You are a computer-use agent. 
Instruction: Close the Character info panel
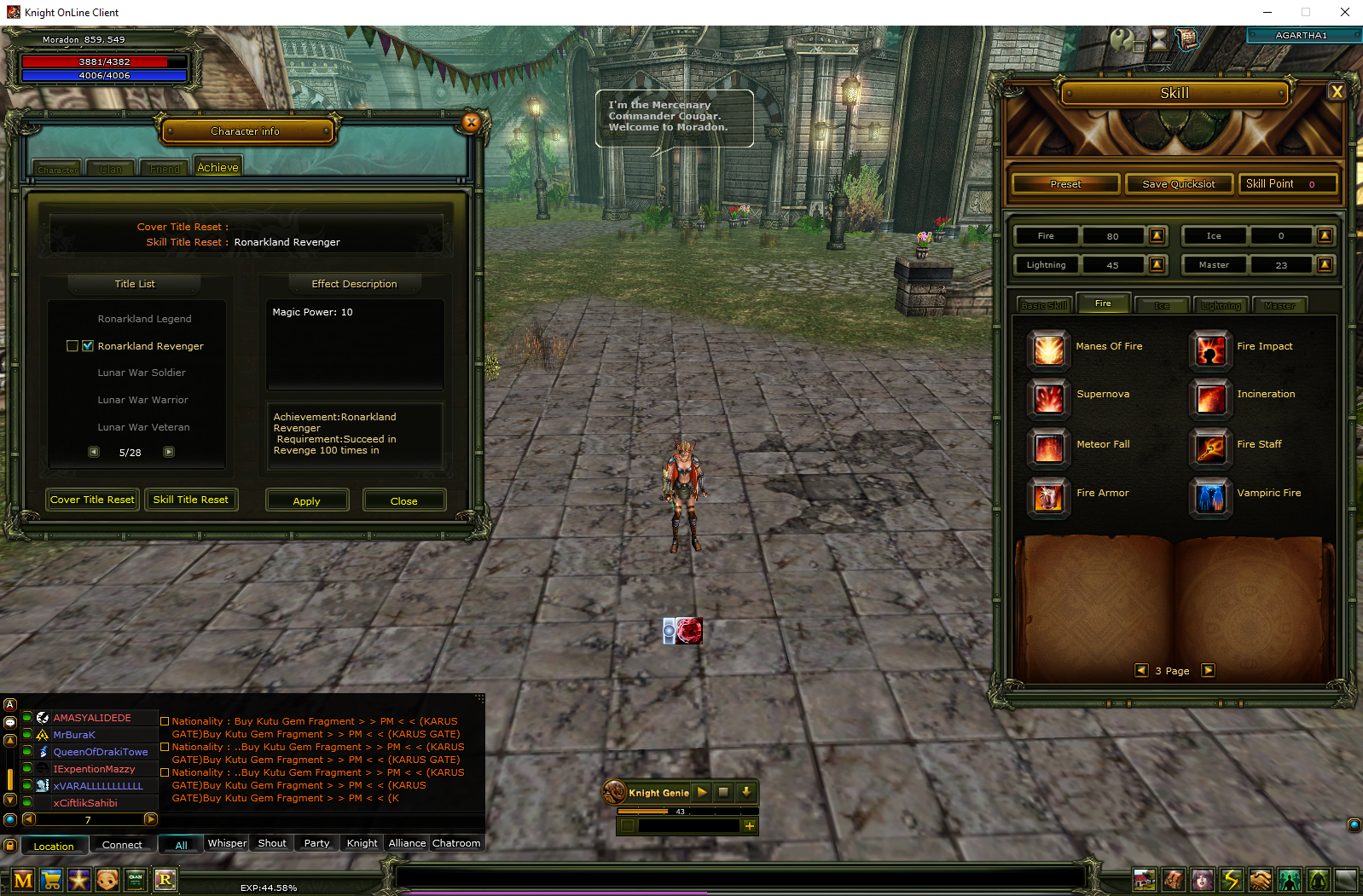pyautogui.click(x=471, y=123)
